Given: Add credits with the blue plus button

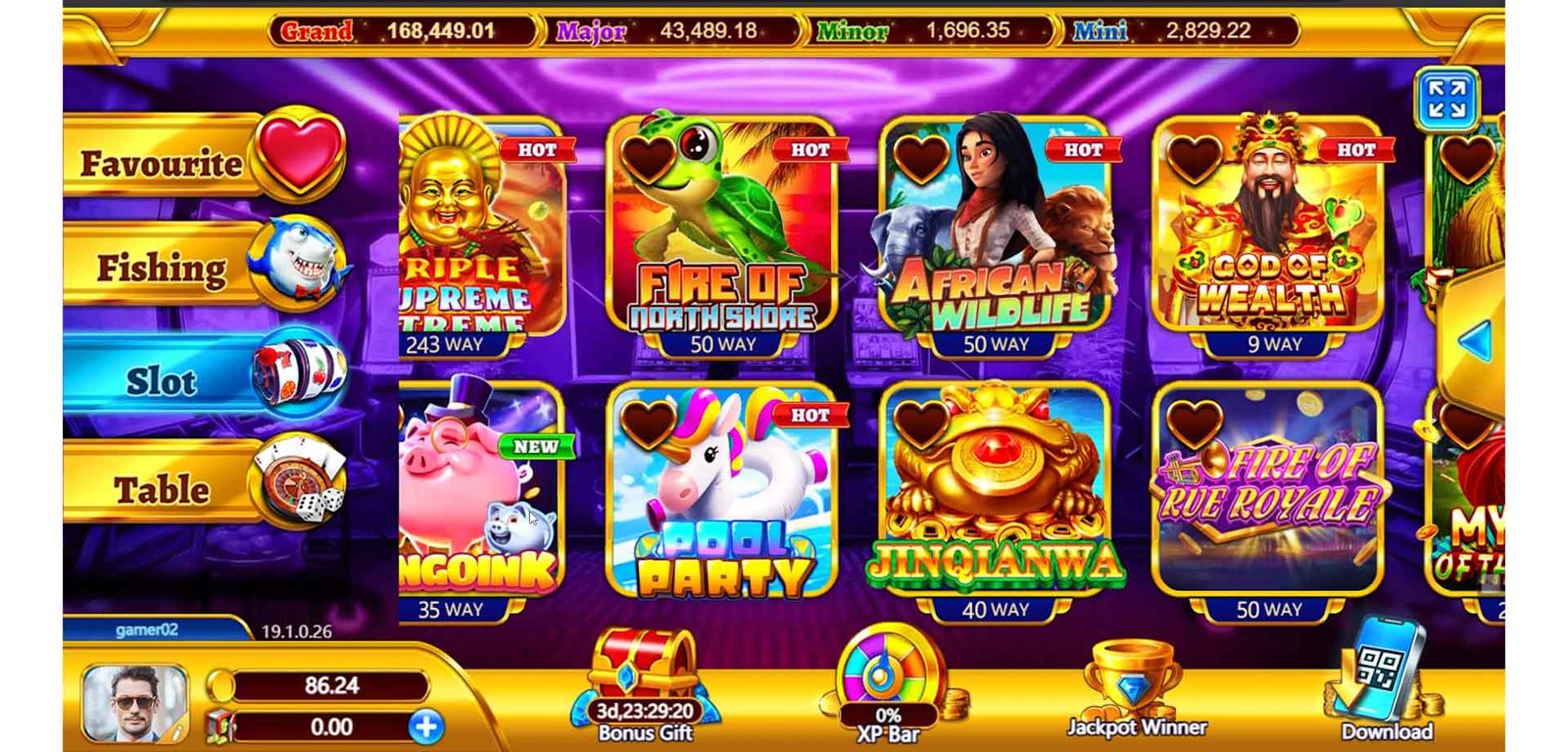Looking at the screenshot, I should (426, 727).
